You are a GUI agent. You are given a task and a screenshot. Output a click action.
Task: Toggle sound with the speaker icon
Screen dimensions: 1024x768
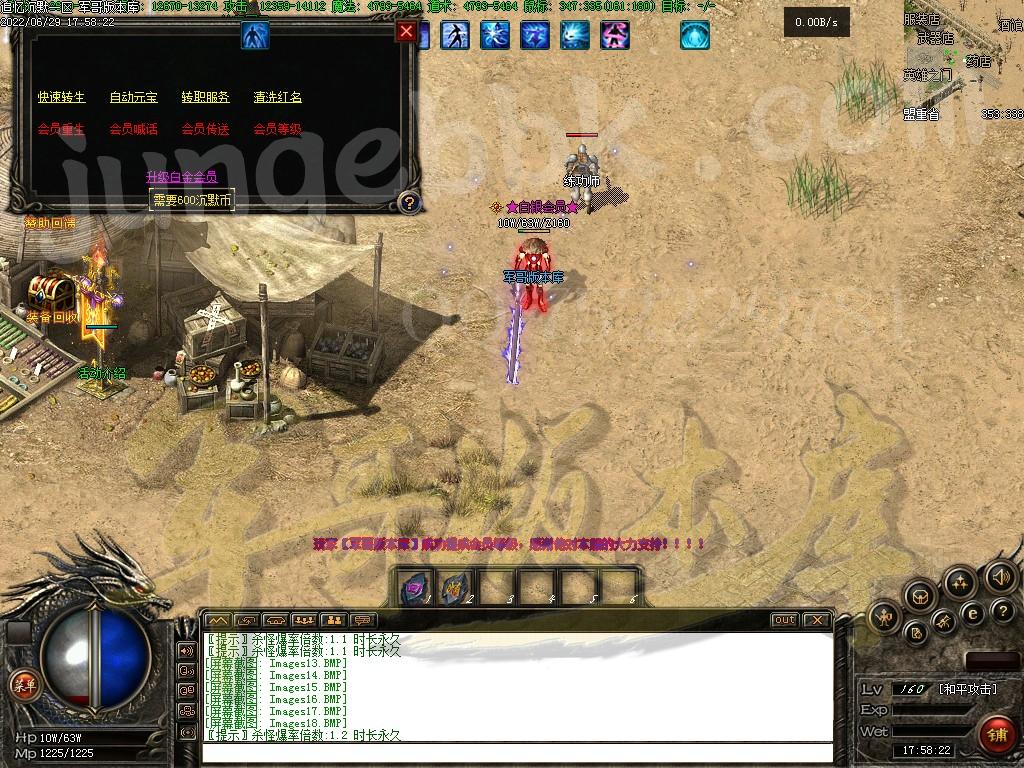(x=1000, y=576)
